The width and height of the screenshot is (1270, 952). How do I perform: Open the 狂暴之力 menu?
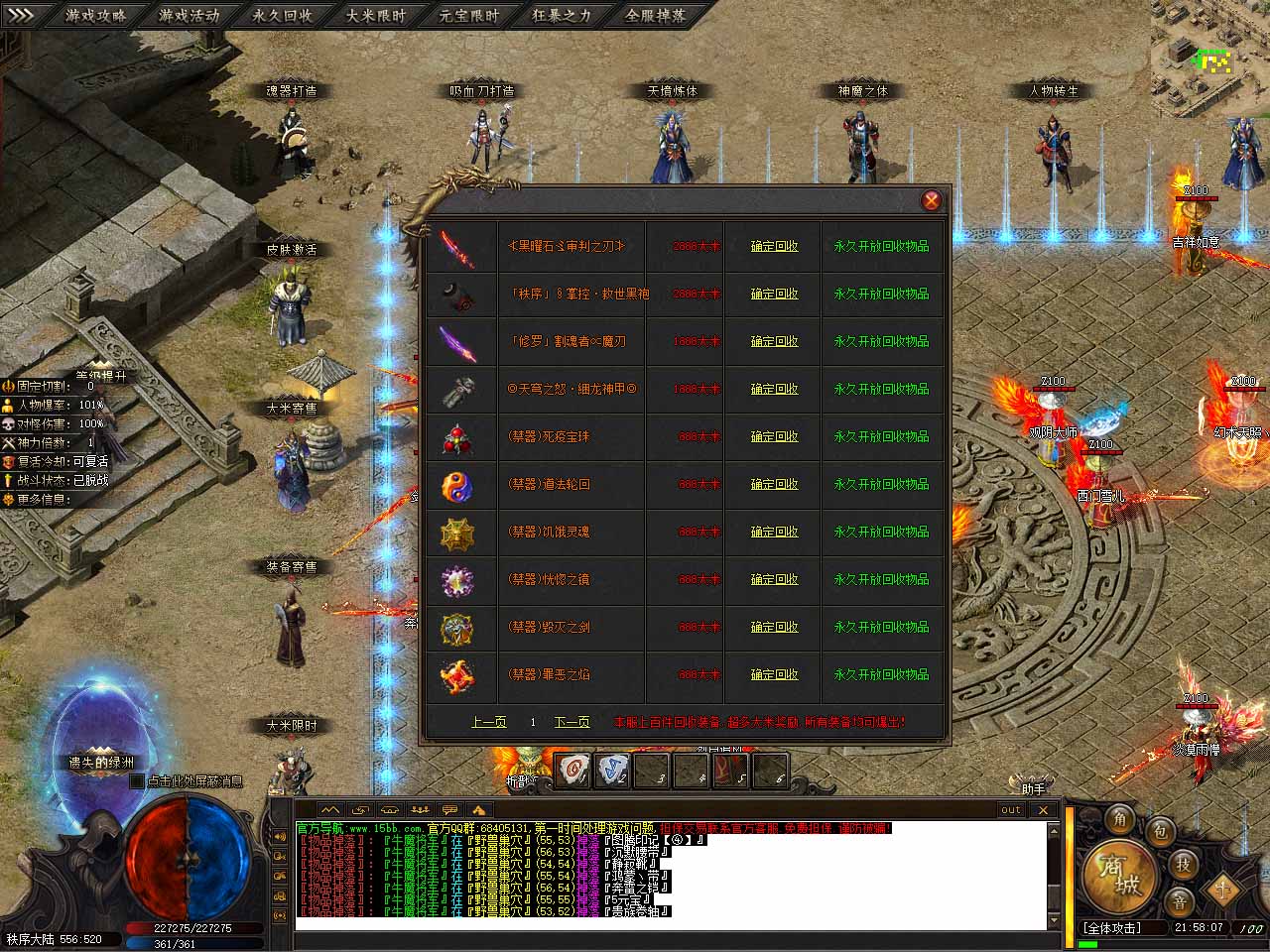point(563,16)
